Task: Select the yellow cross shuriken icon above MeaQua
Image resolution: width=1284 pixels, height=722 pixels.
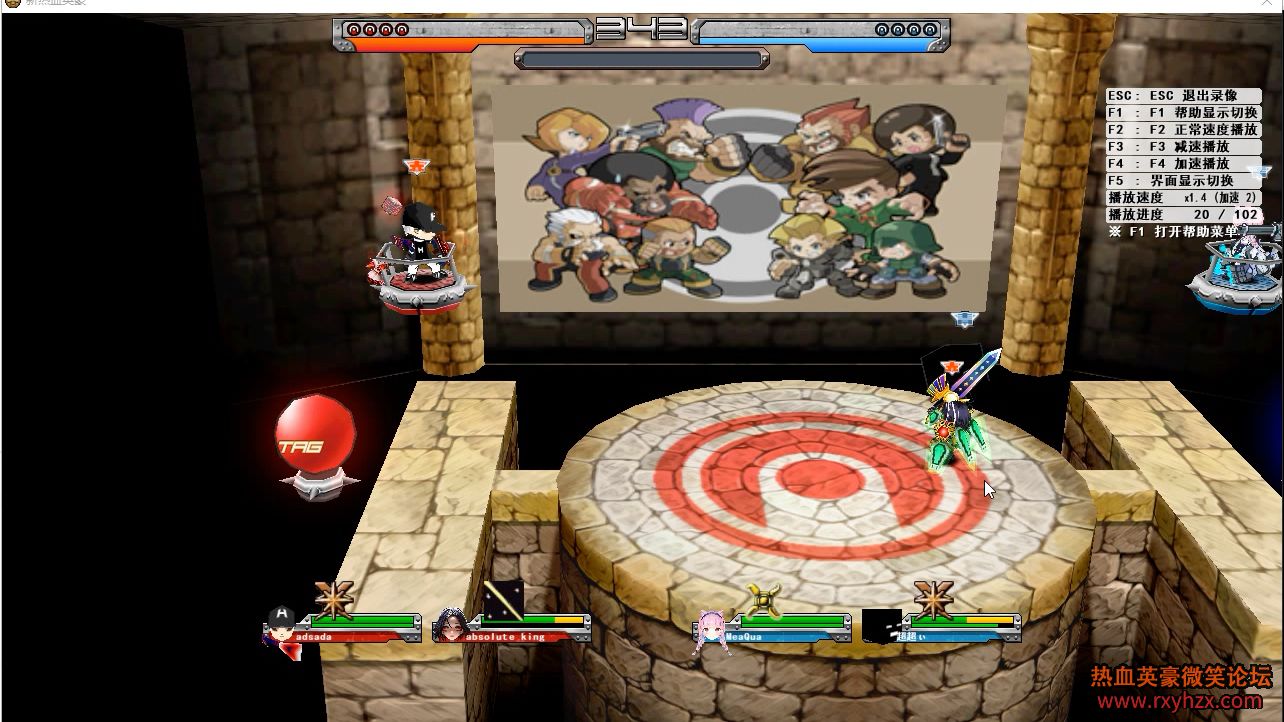Action: [x=765, y=600]
